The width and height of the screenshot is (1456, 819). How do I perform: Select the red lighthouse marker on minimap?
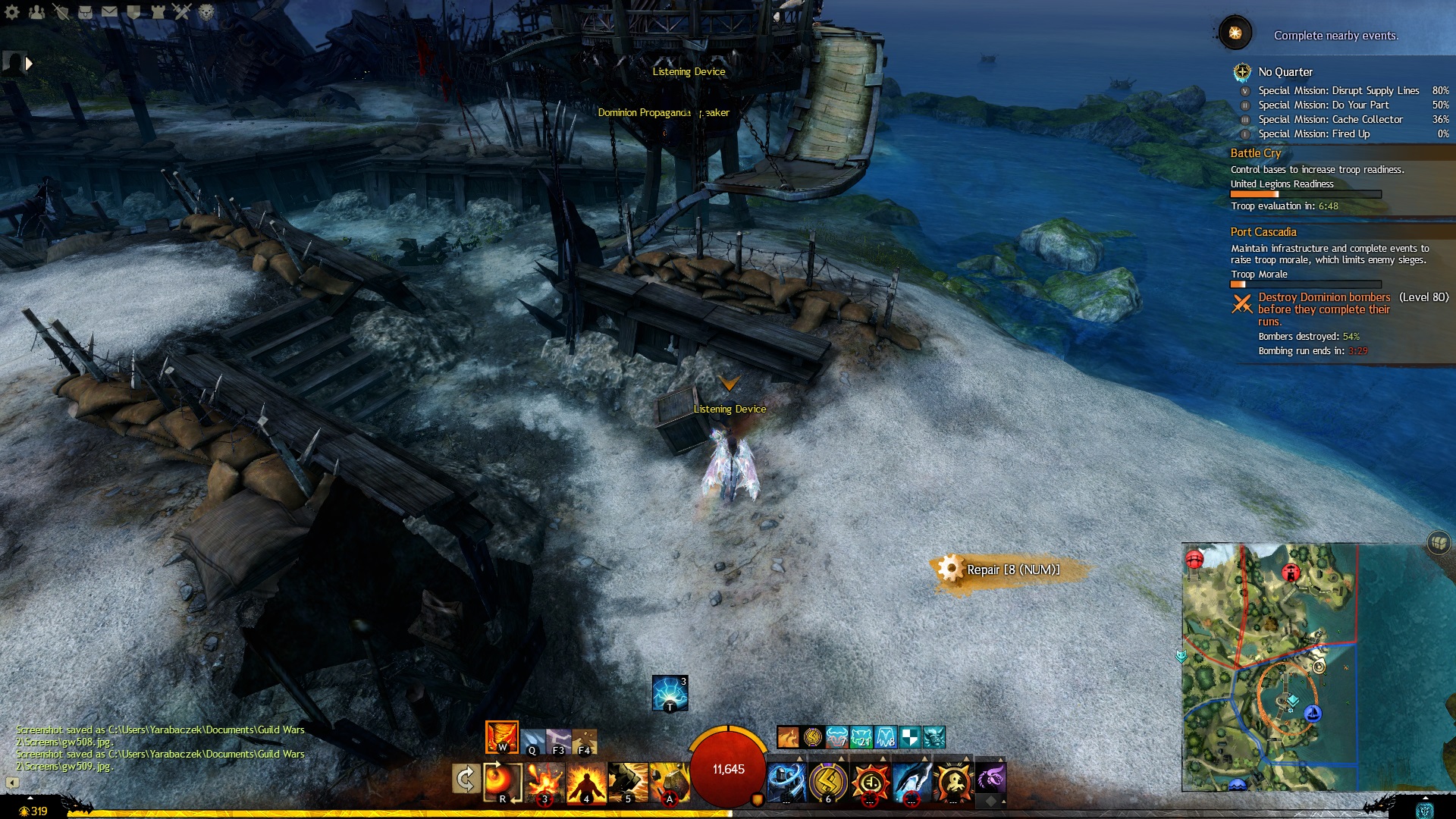1290,573
